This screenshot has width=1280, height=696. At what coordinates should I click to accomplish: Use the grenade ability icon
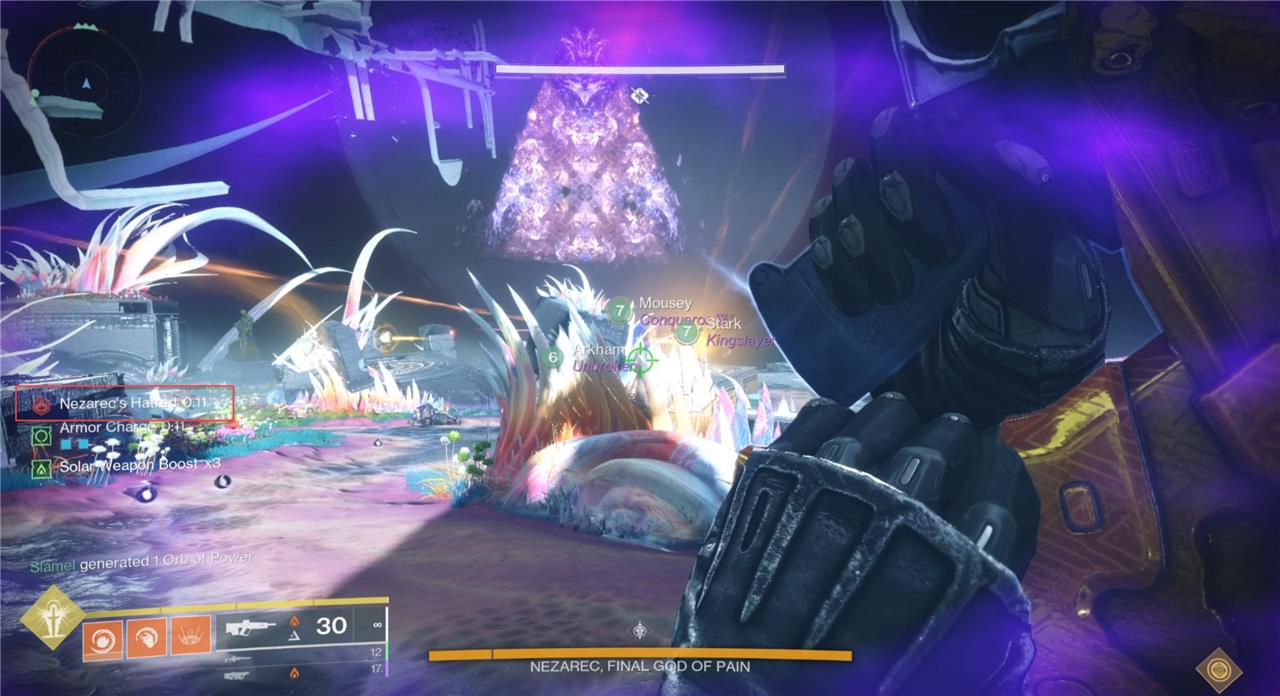(x=101, y=637)
